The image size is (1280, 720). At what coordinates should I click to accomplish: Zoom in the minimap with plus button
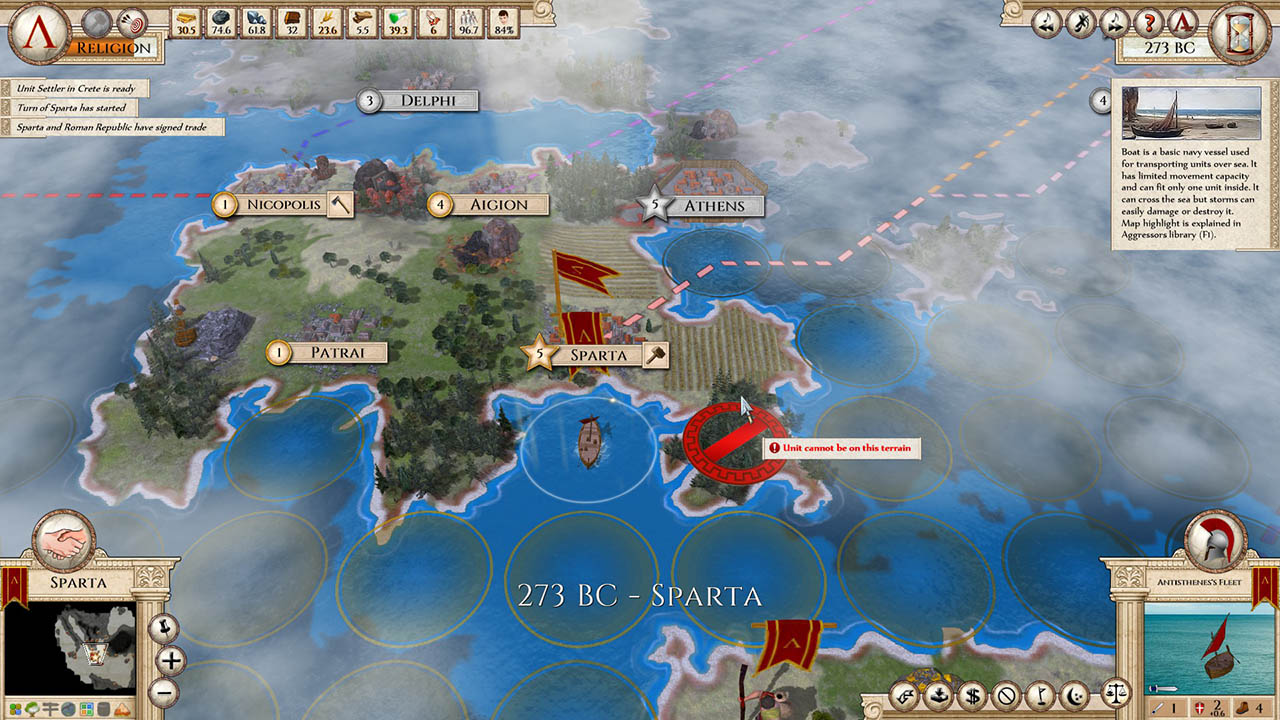(170, 660)
